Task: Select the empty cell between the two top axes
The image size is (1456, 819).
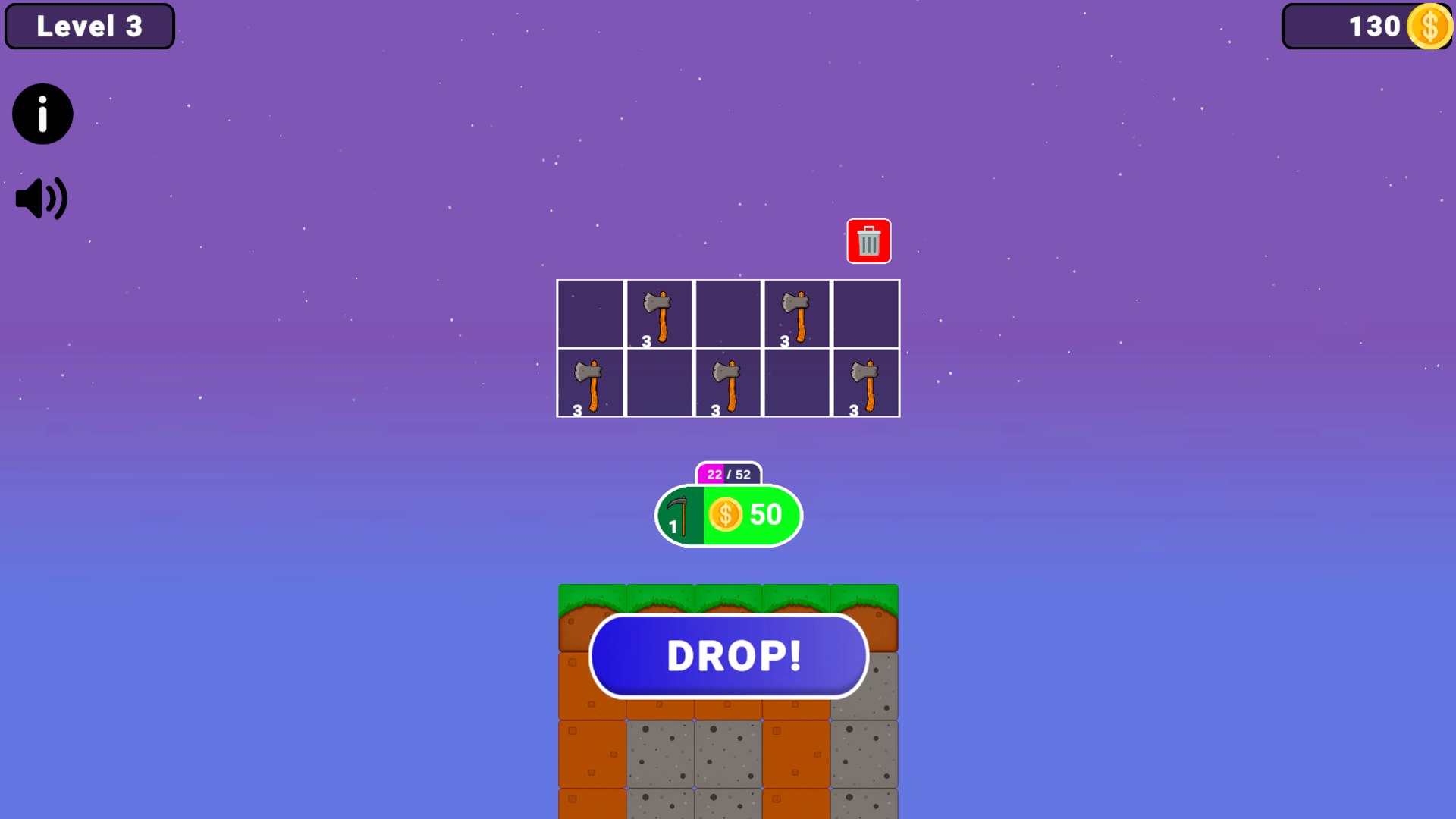Action: [728, 313]
